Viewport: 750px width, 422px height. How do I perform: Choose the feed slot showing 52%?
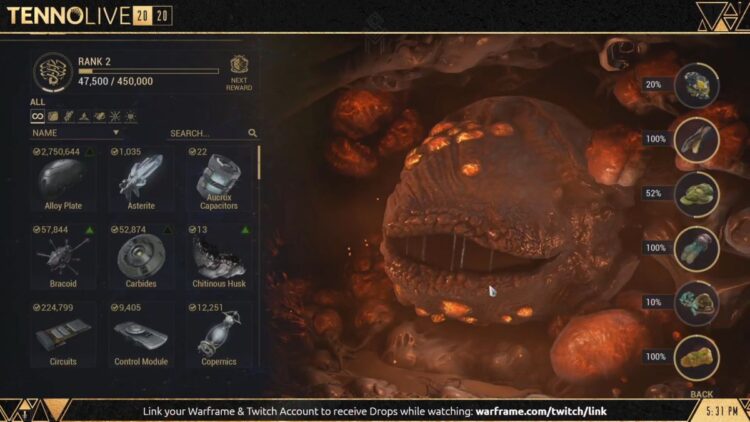tap(696, 193)
